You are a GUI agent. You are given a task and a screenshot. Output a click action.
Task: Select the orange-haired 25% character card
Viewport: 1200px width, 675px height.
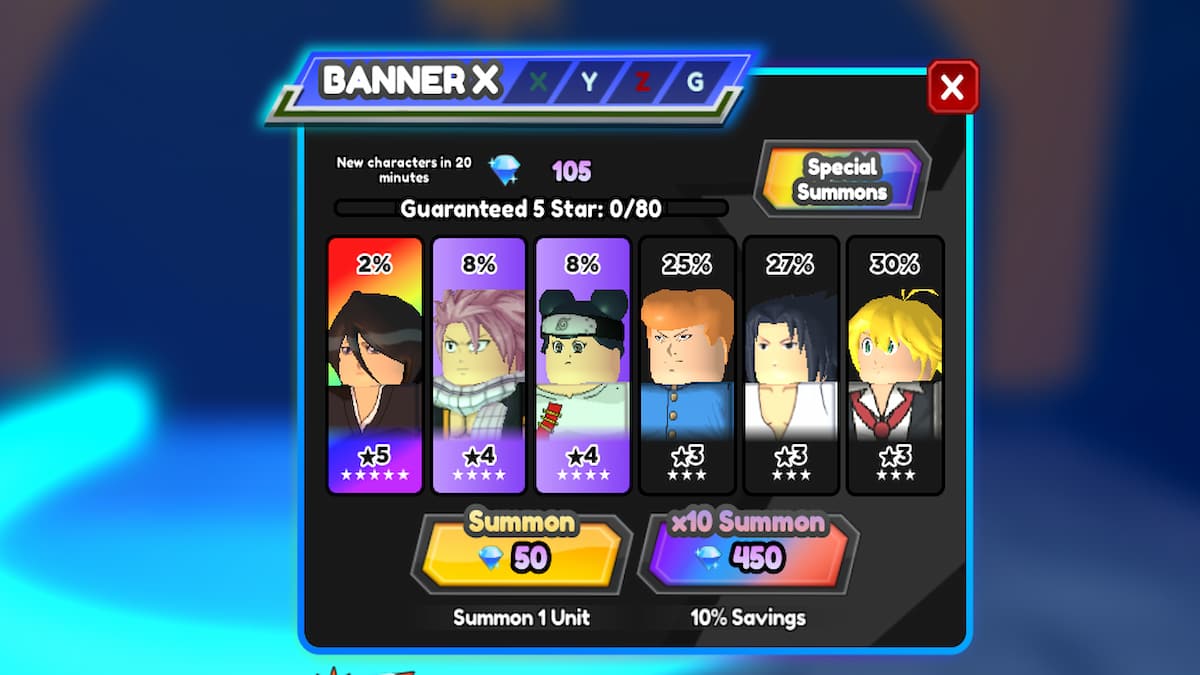point(687,365)
